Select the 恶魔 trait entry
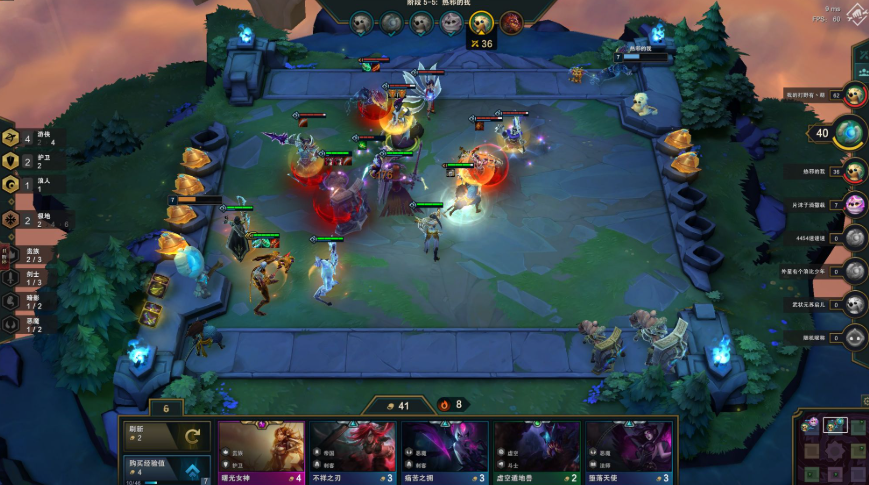The image size is (869, 485). pyautogui.click(x=28, y=324)
